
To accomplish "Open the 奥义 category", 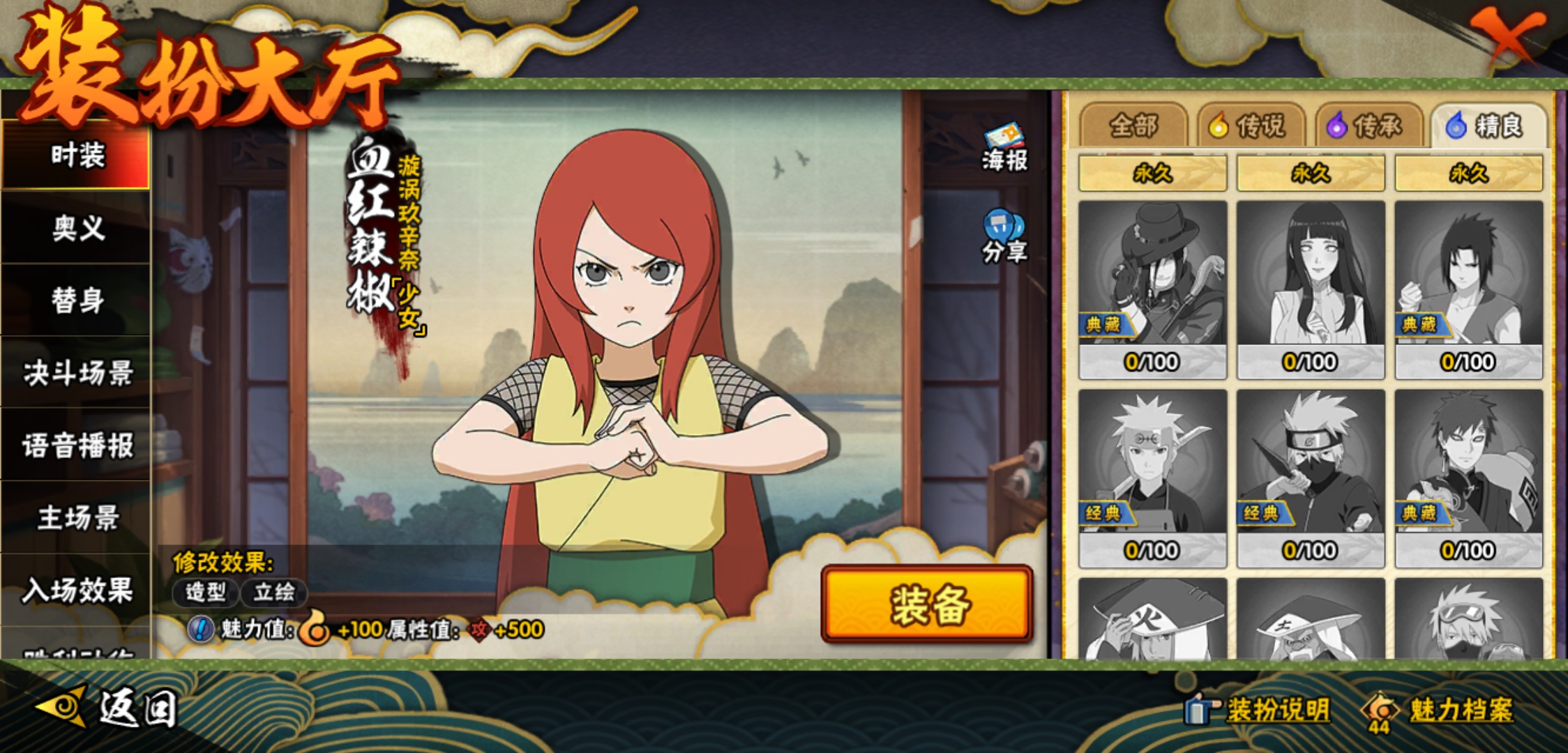I will (x=77, y=228).
